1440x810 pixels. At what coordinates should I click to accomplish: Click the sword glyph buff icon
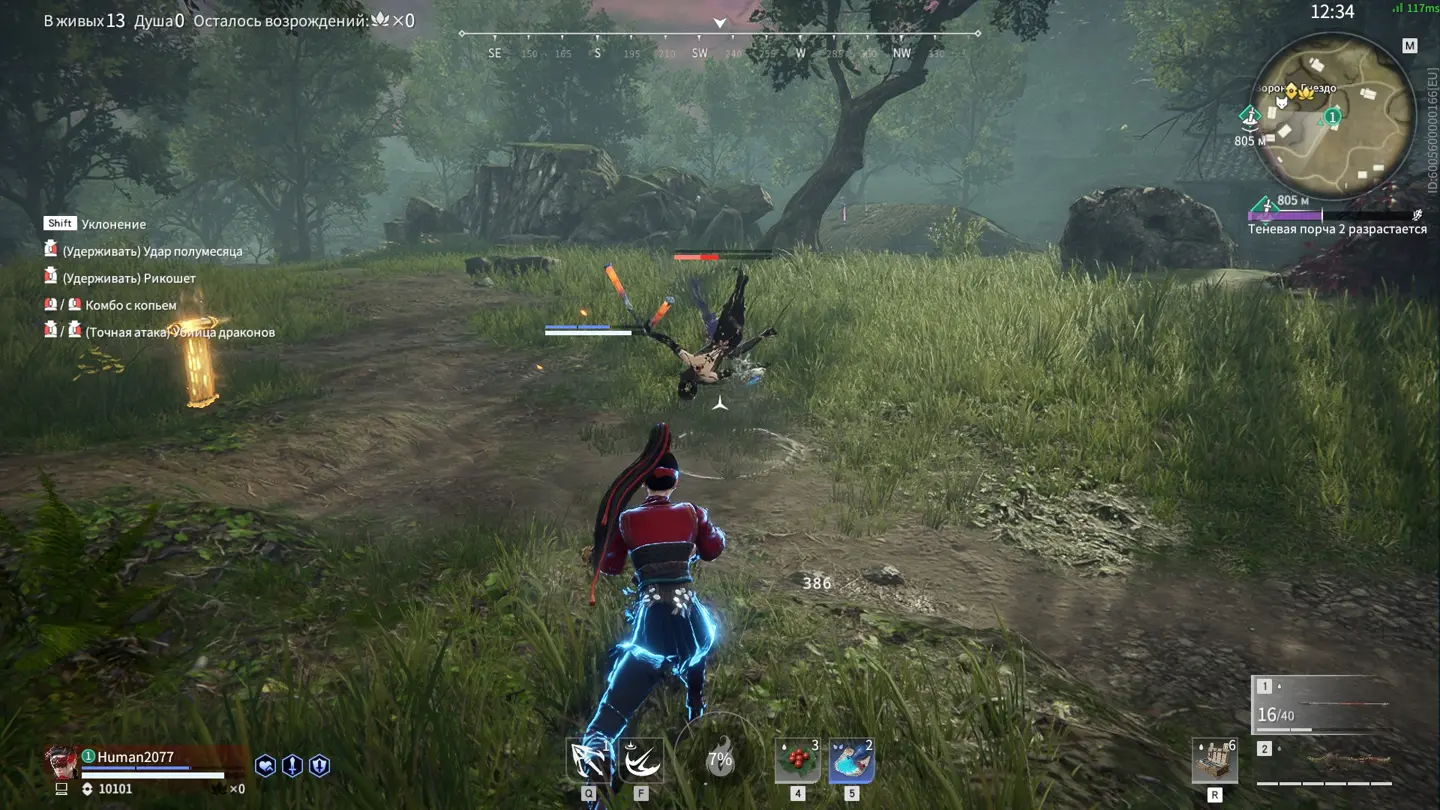click(x=292, y=766)
